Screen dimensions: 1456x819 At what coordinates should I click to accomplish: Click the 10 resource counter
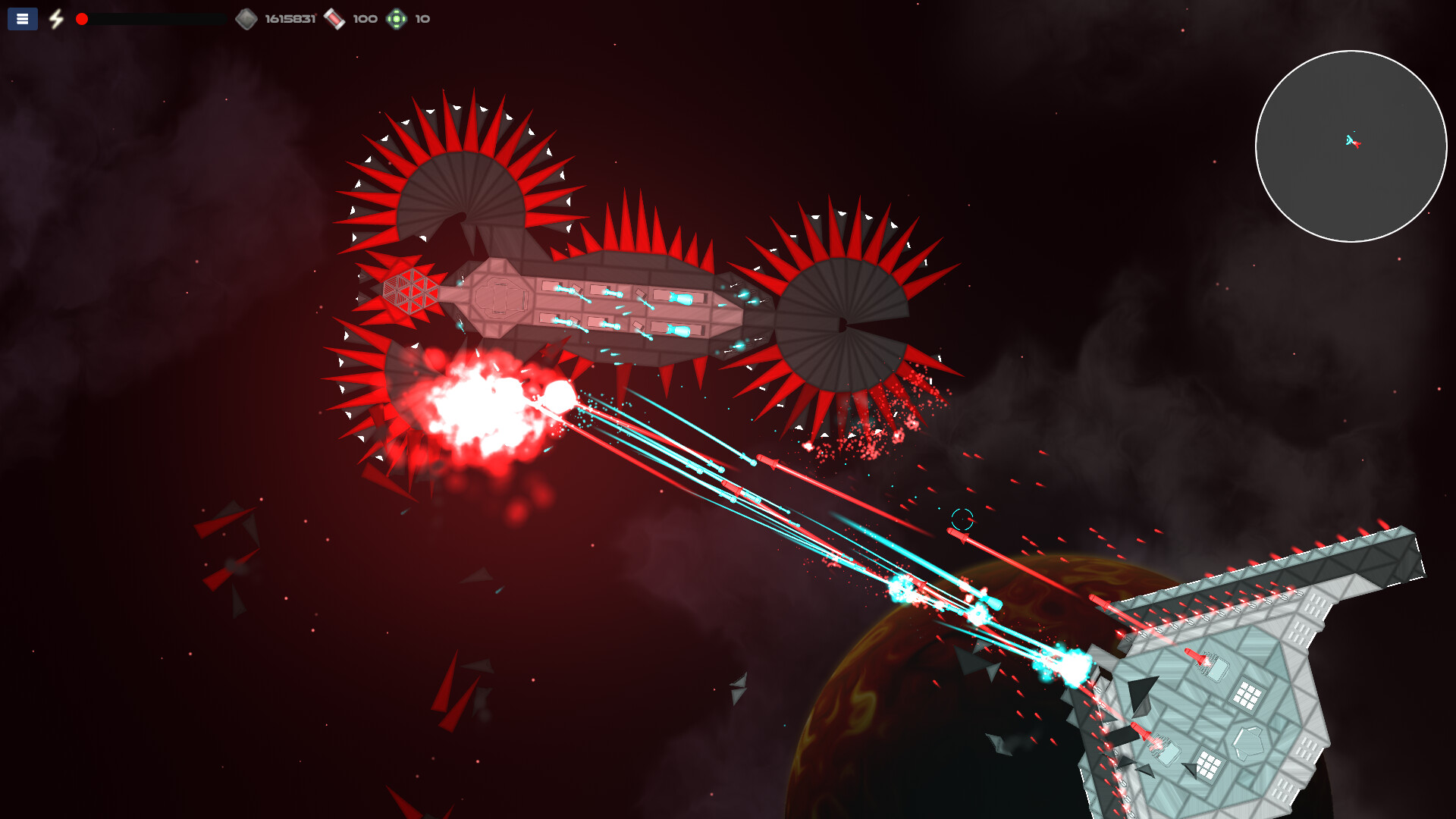click(422, 18)
